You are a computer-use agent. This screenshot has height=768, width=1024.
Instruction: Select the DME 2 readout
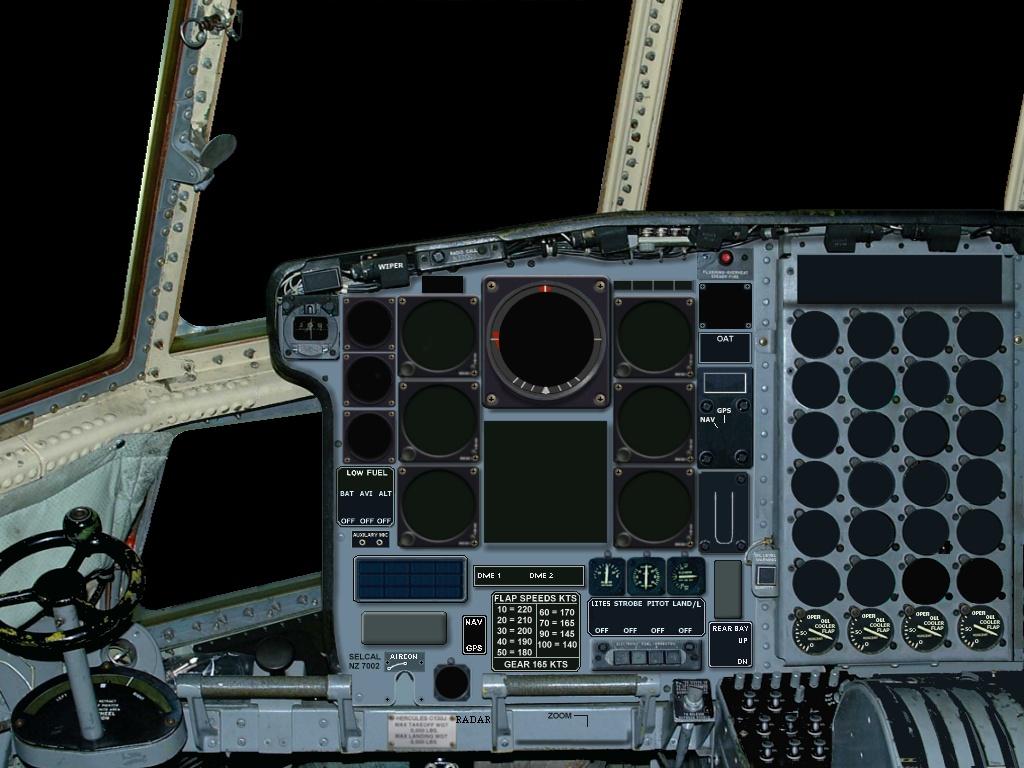[542, 576]
